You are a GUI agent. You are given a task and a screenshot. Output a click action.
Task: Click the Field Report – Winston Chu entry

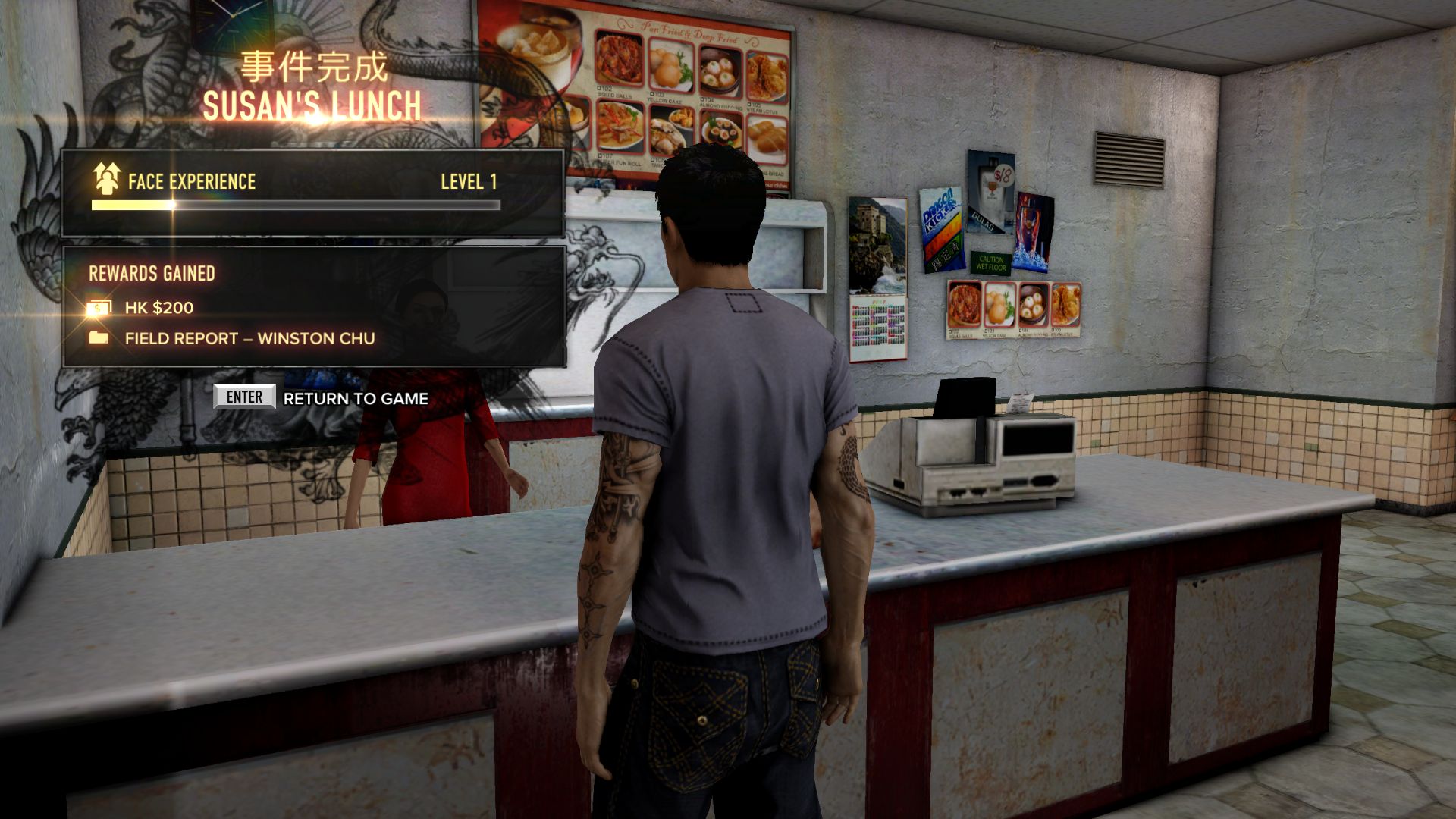[x=250, y=339]
